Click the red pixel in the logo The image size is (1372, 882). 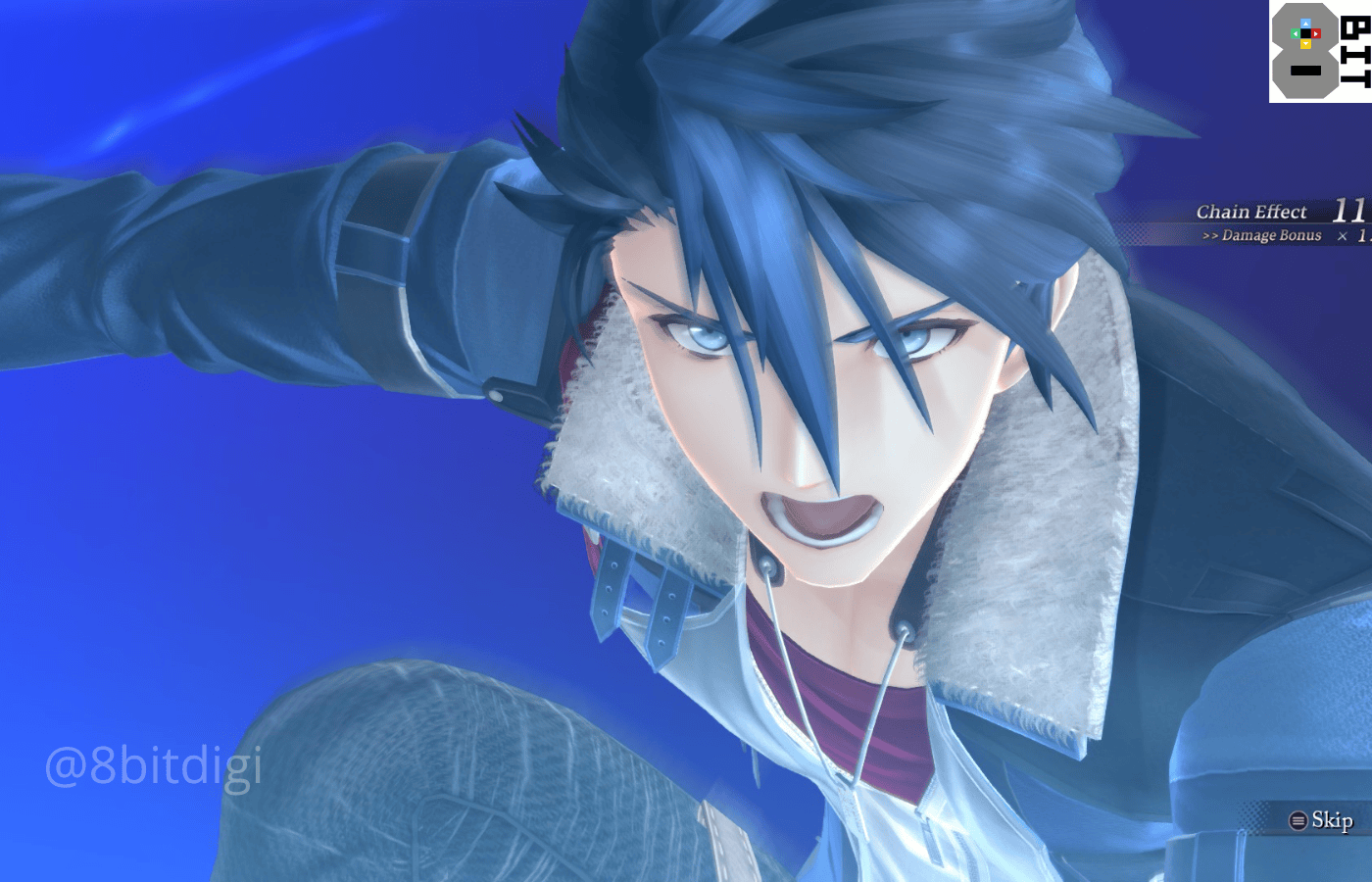point(1316,33)
